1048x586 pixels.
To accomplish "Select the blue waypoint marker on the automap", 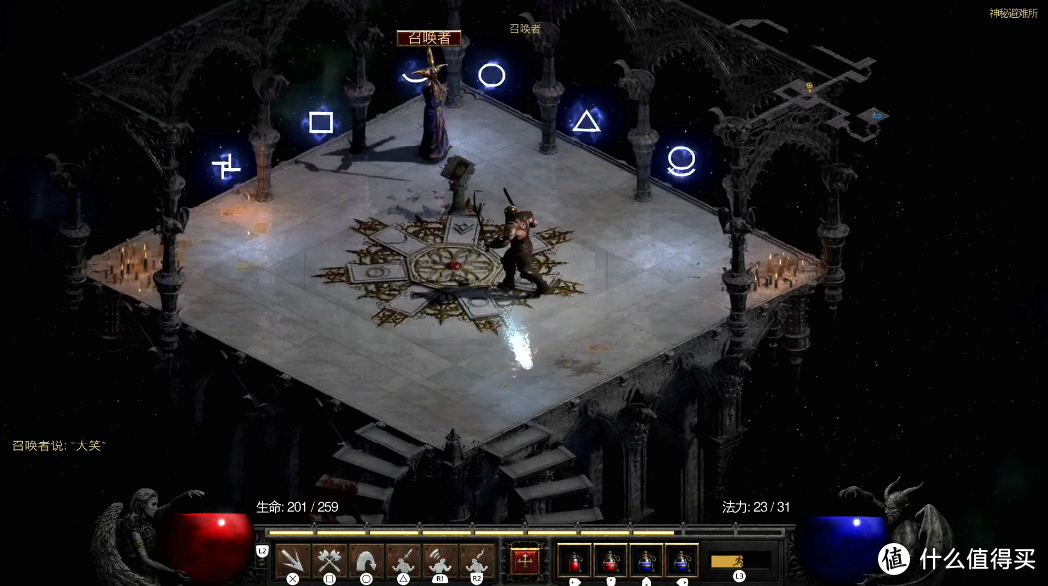I will 877,115.
